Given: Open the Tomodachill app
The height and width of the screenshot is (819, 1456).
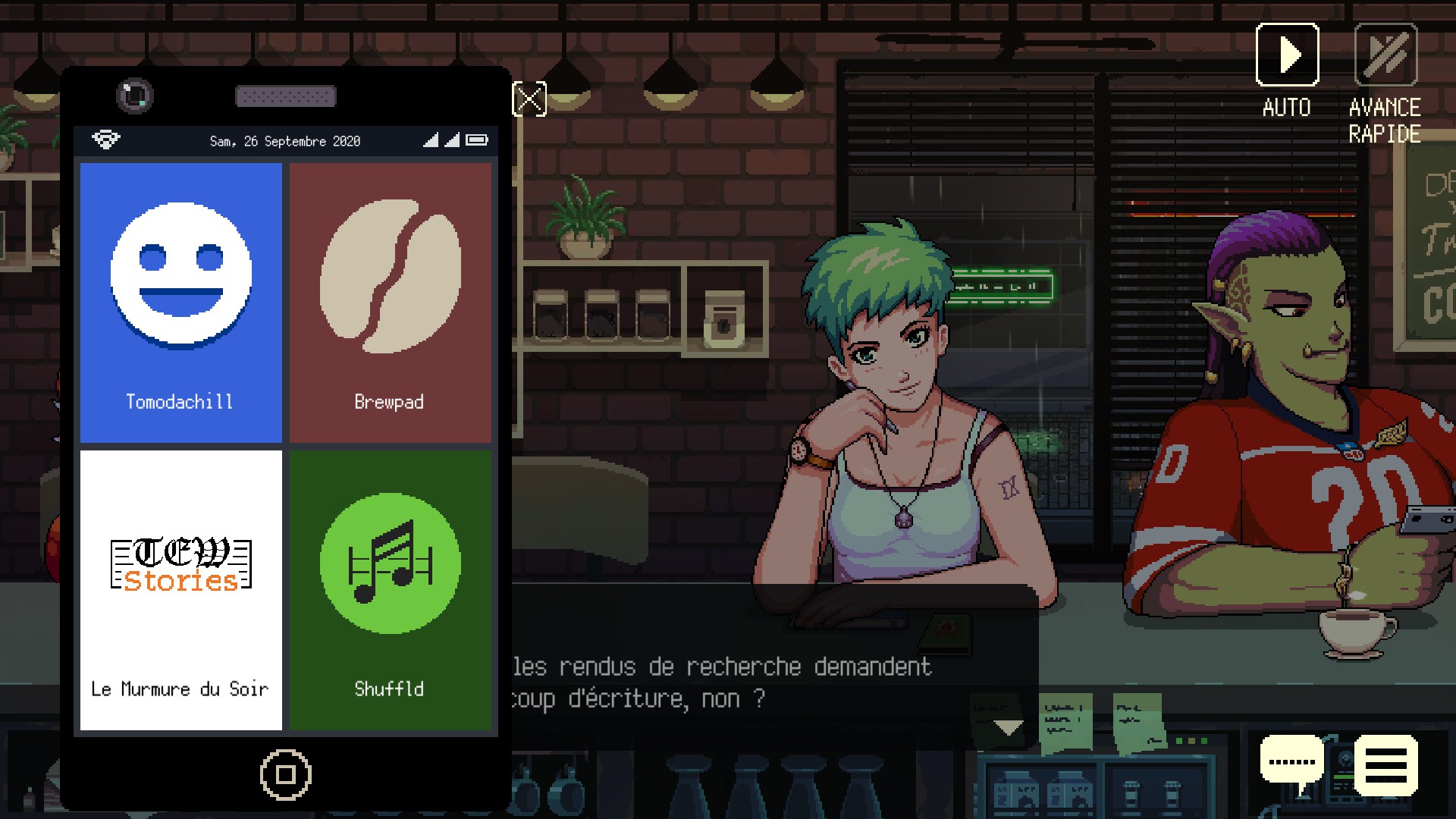Looking at the screenshot, I should 180,302.
